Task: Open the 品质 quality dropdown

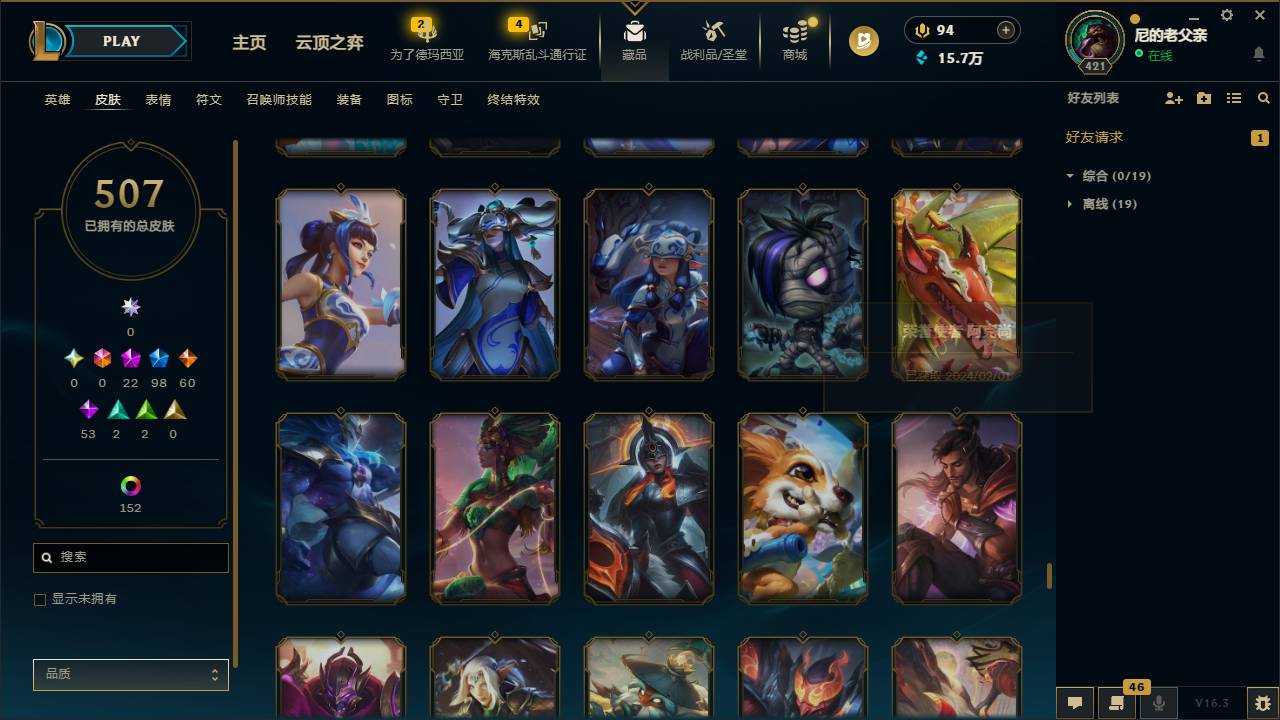Action: 130,674
